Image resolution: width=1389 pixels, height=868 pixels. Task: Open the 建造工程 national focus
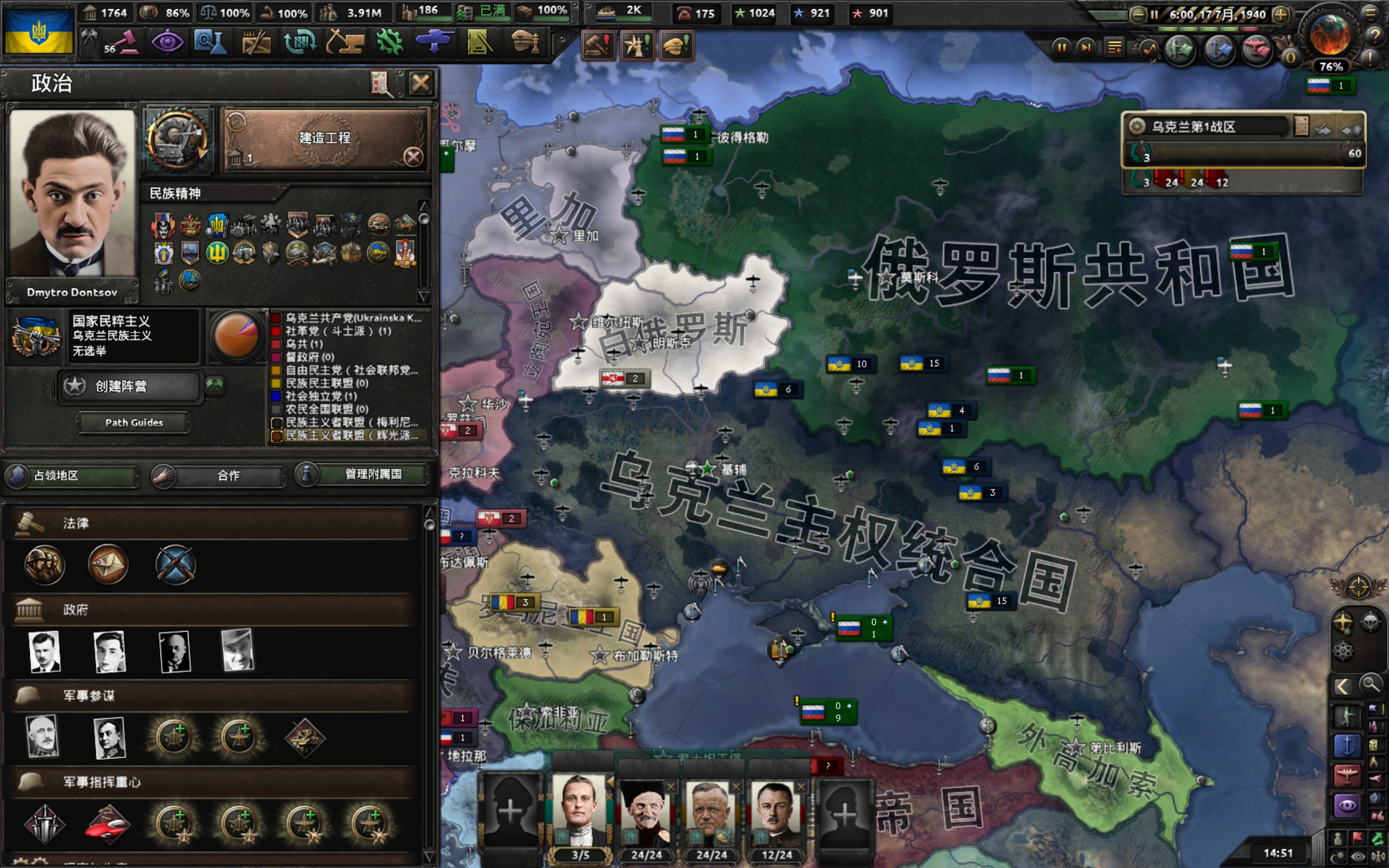[x=325, y=139]
